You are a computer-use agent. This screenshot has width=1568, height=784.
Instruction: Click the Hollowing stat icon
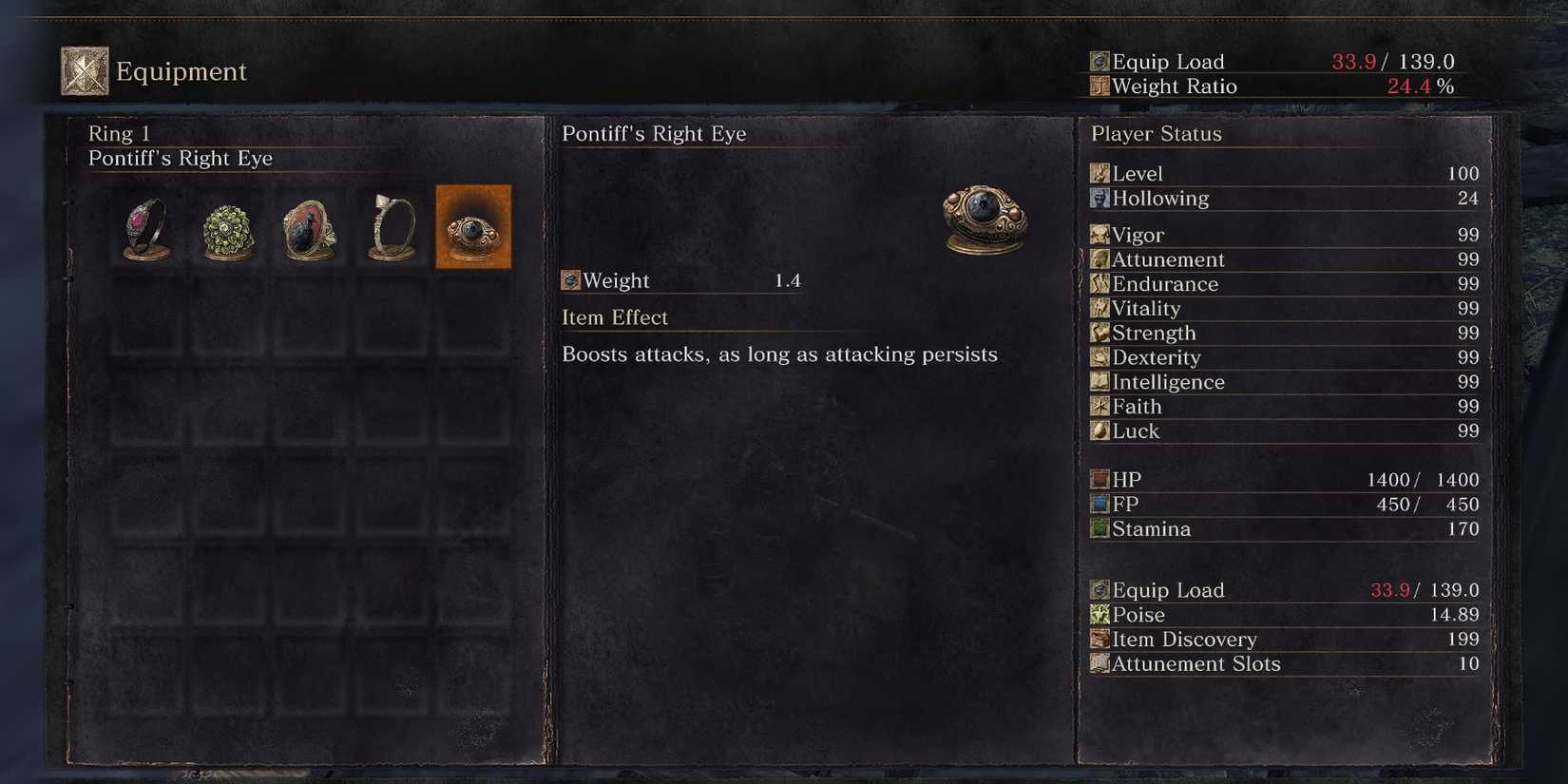(1099, 198)
